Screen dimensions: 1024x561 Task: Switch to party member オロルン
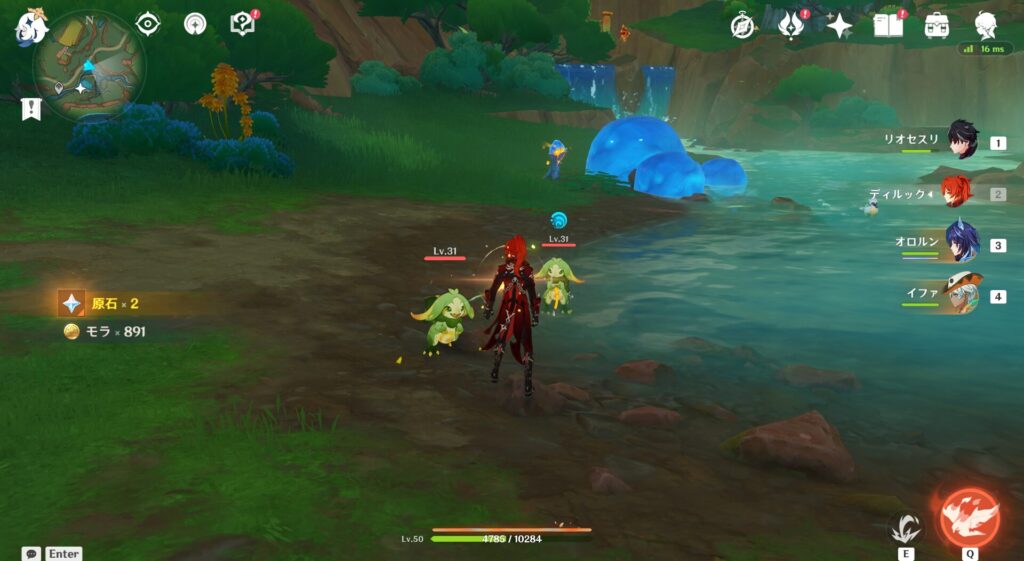point(962,244)
